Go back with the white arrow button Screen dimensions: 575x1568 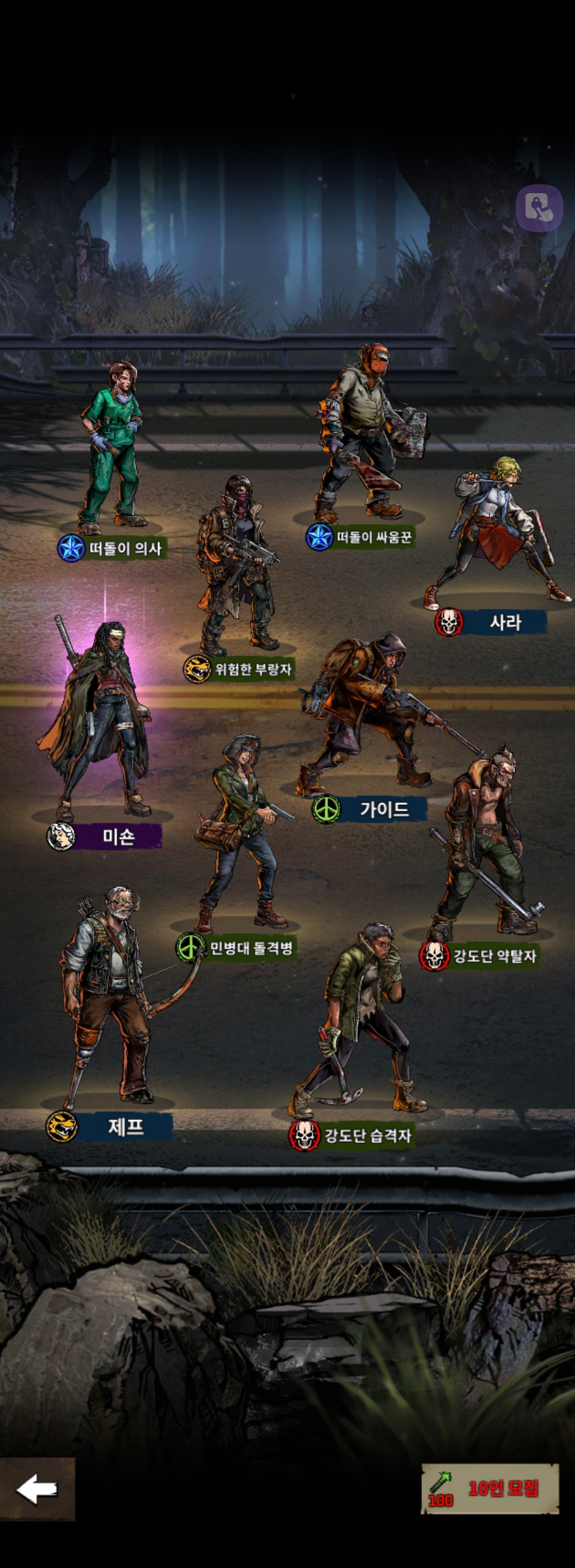(x=37, y=1489)
